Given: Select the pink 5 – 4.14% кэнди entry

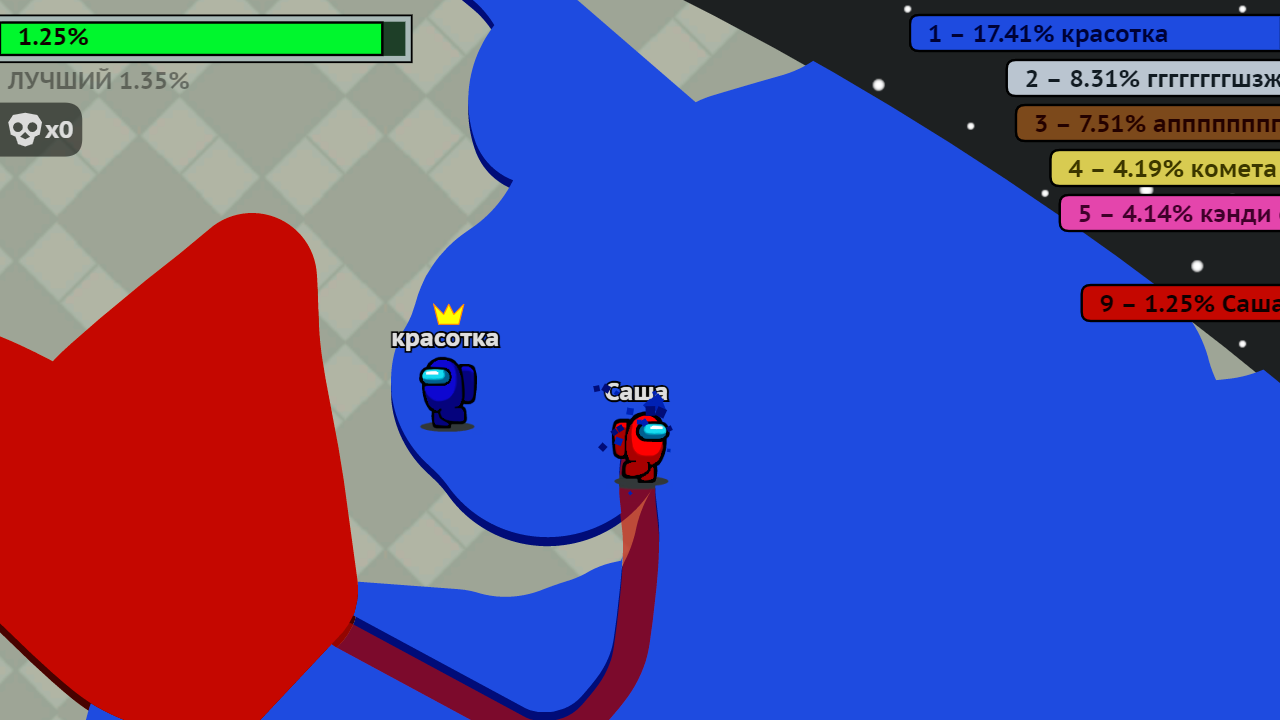Looking at the screenshot, I should [x=1170, y=213].
